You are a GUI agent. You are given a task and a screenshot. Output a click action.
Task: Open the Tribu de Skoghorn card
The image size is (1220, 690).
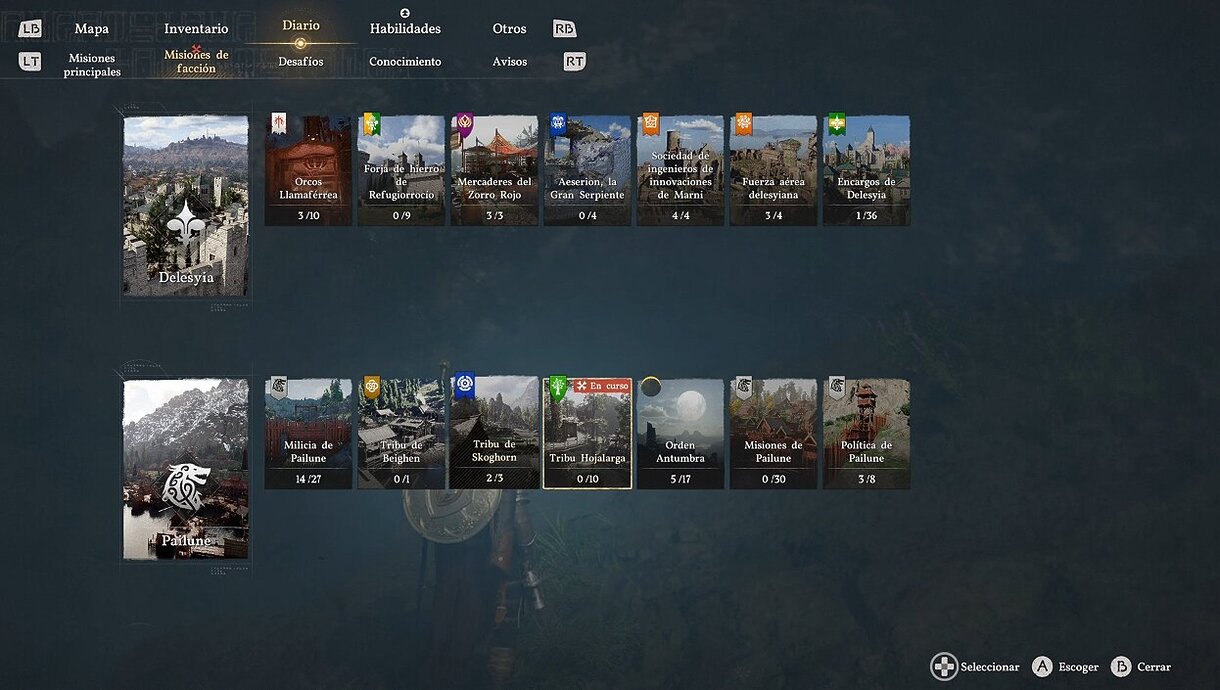point(494,433)
